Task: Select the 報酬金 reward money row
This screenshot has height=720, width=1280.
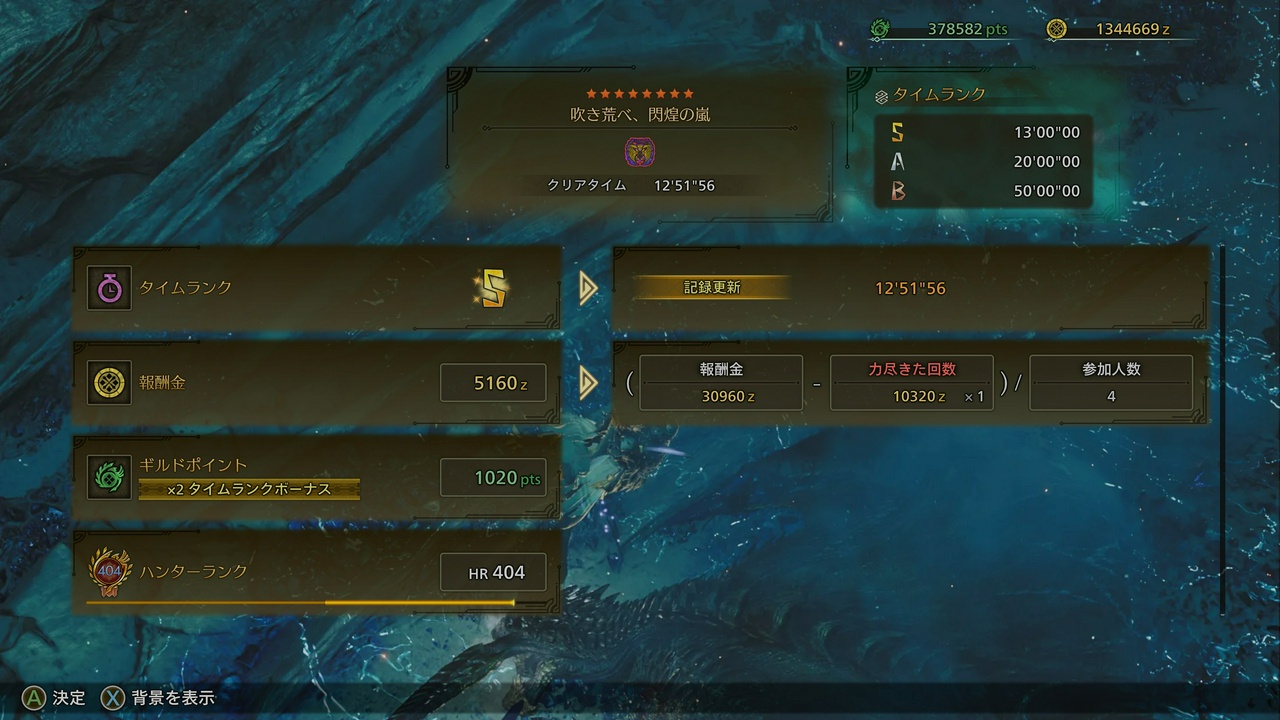Action: 317,383
